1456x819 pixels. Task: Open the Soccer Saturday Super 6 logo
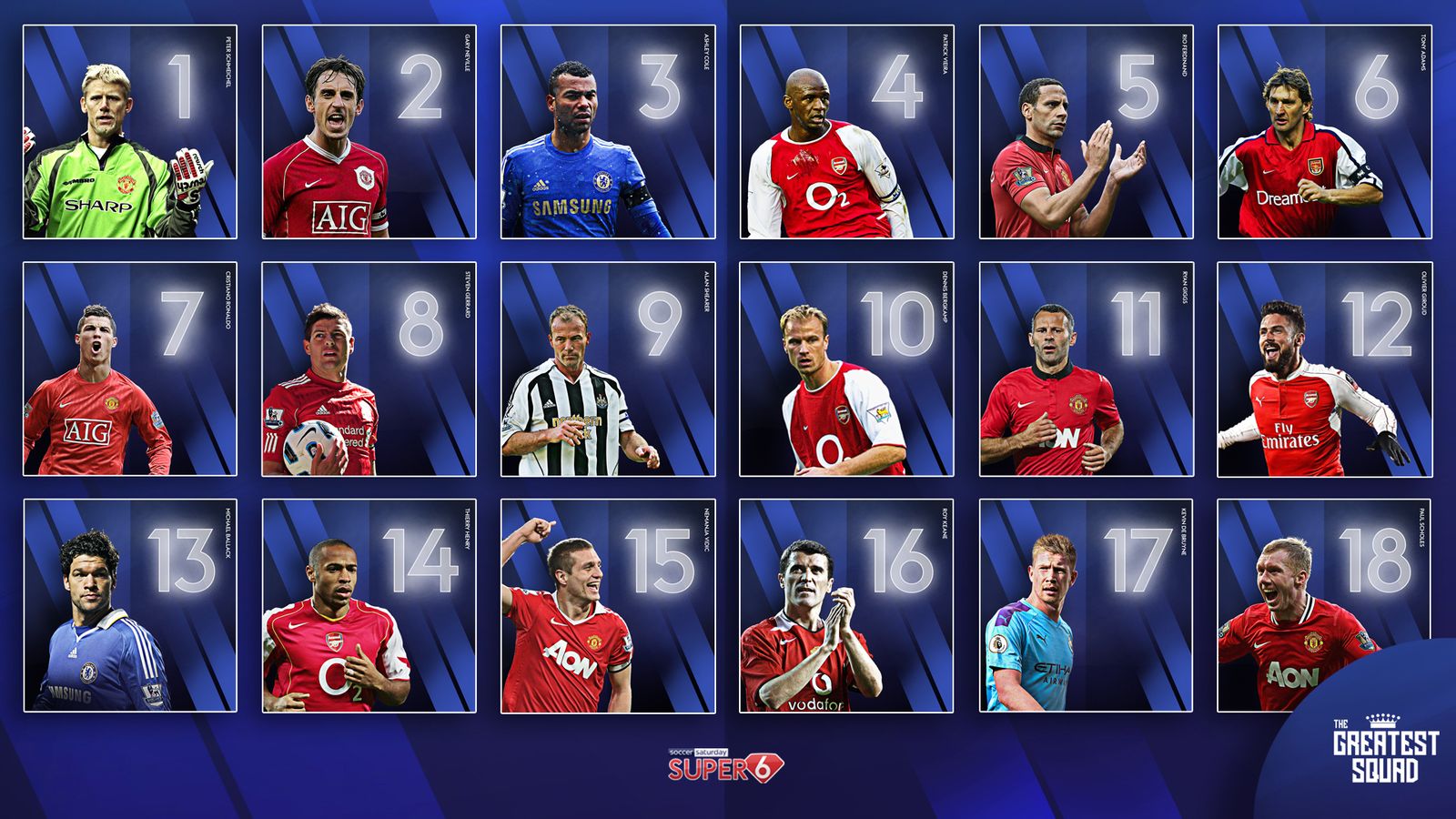tap(725, 765)
